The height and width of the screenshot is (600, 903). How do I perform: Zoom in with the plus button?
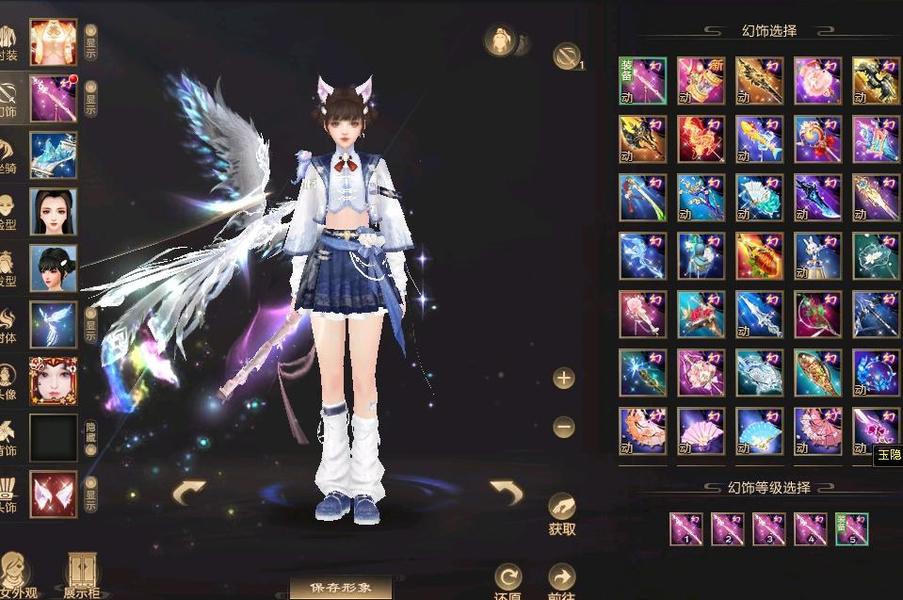click(x=564, y=378)
